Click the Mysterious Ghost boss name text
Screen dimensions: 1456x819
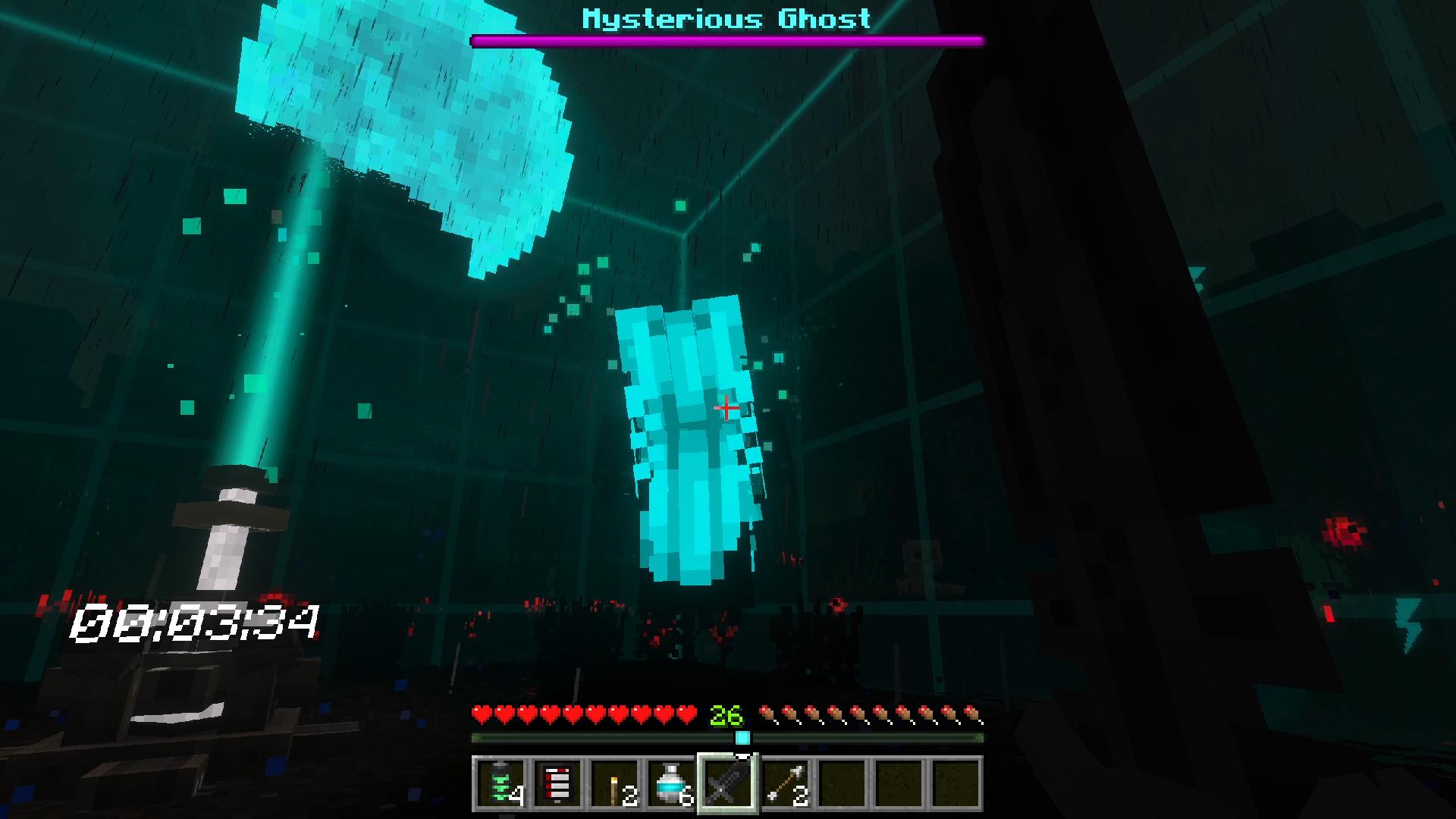coord(726,18)
